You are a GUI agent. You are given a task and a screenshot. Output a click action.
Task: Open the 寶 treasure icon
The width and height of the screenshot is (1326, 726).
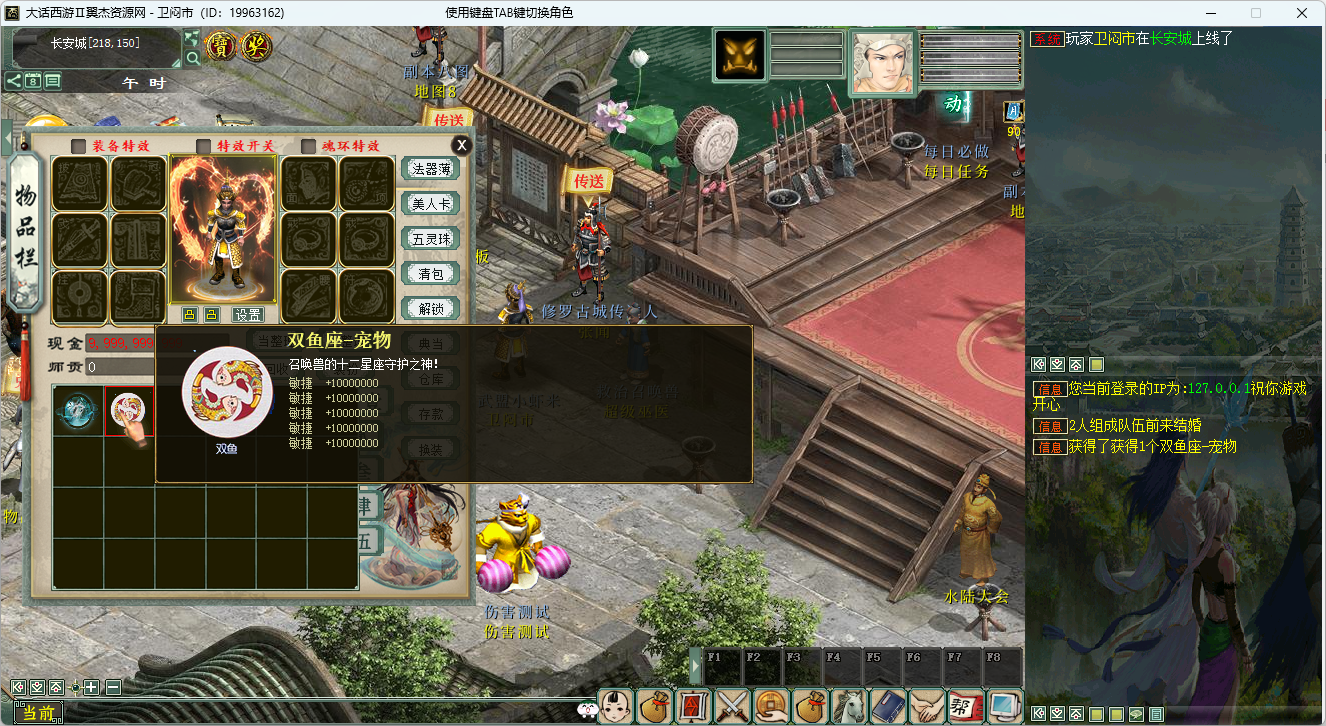pyautogui.click(x=220, y=46)
